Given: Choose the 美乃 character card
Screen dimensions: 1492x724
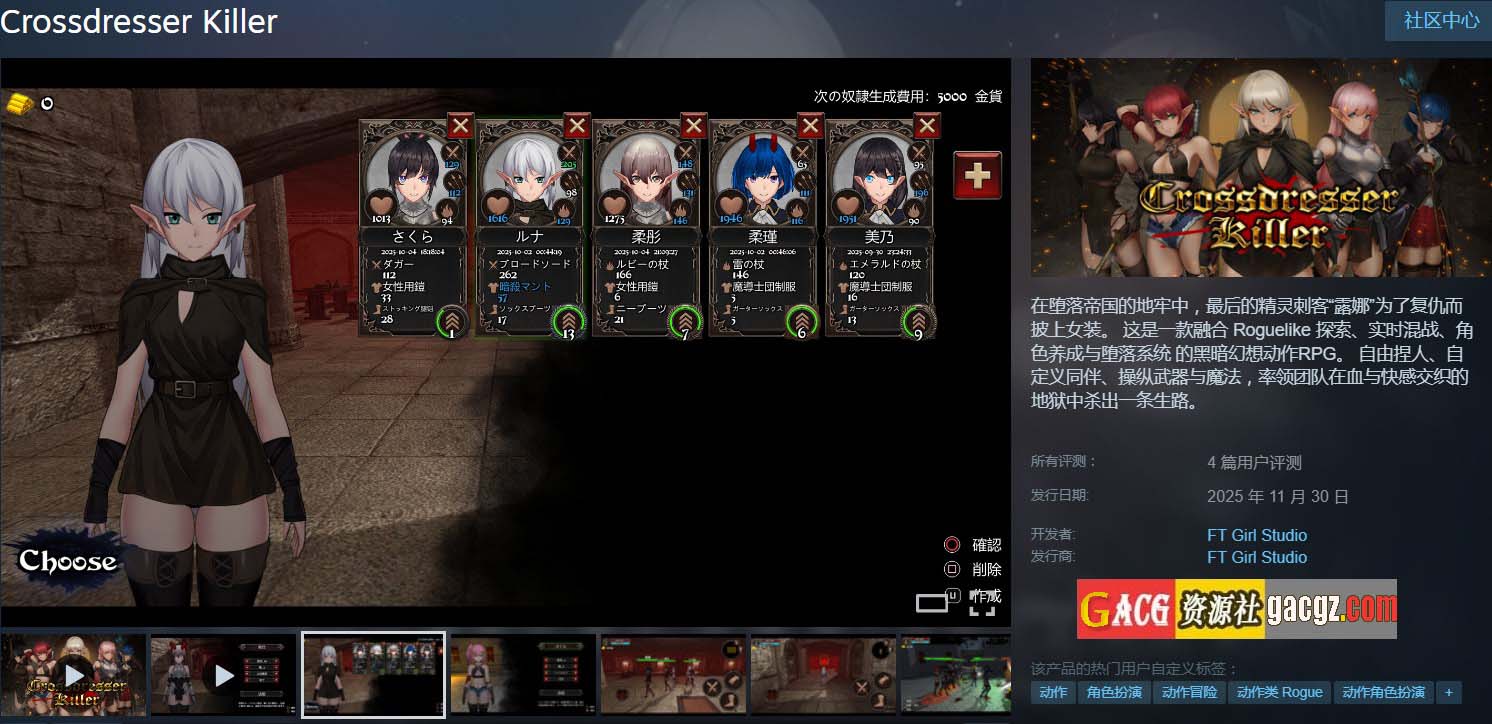Looking at the screenshot, I should (880, 230).
